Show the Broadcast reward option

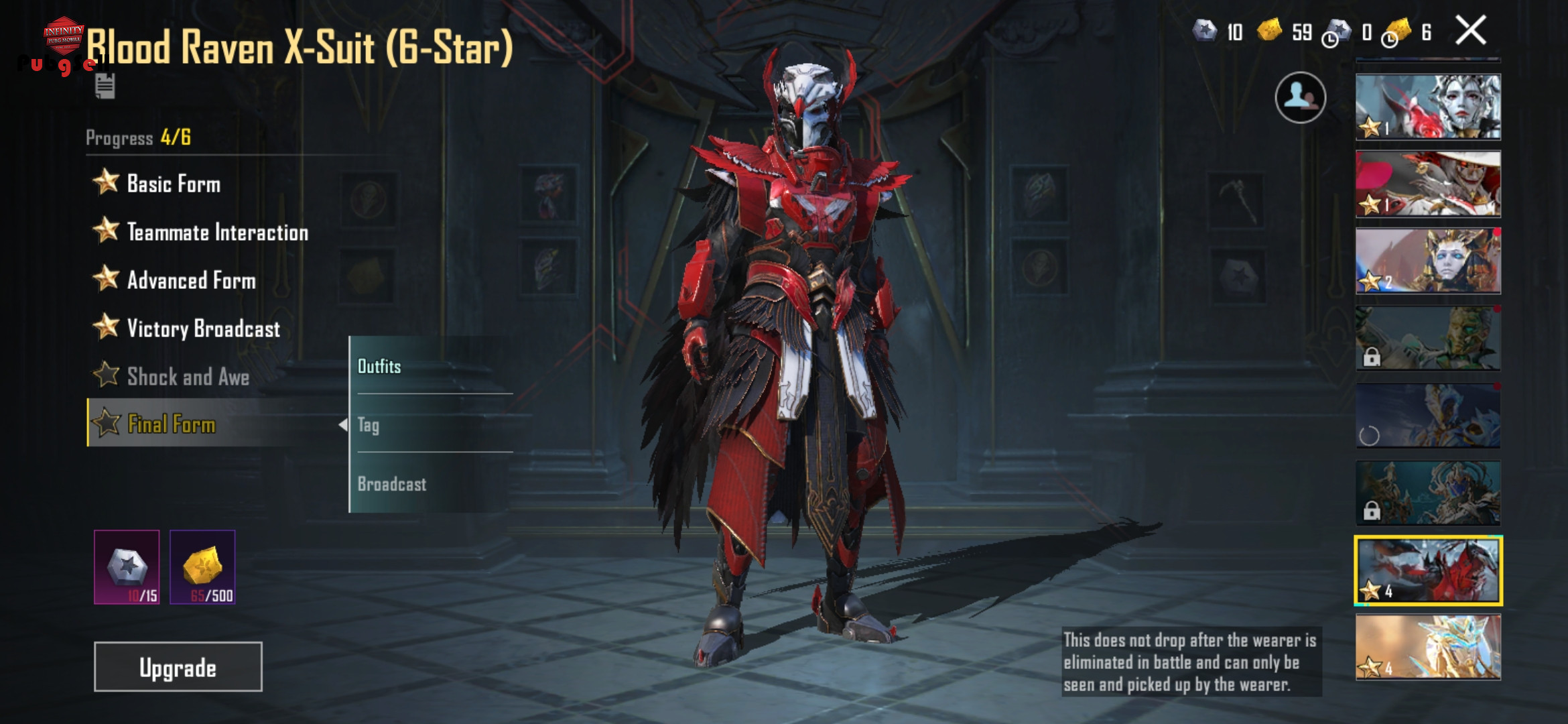click(x=392, y=484)
